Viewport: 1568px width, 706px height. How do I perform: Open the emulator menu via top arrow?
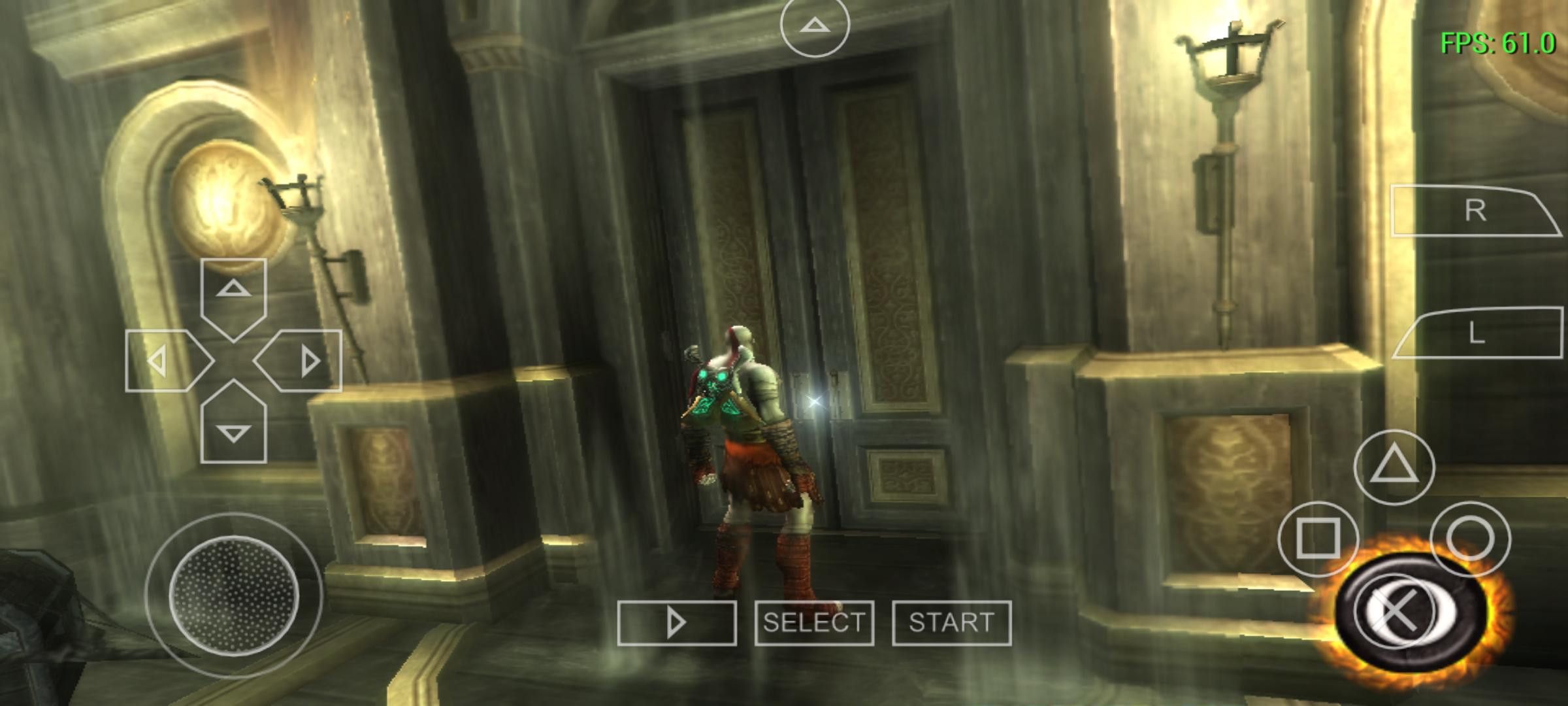point(814,26)
